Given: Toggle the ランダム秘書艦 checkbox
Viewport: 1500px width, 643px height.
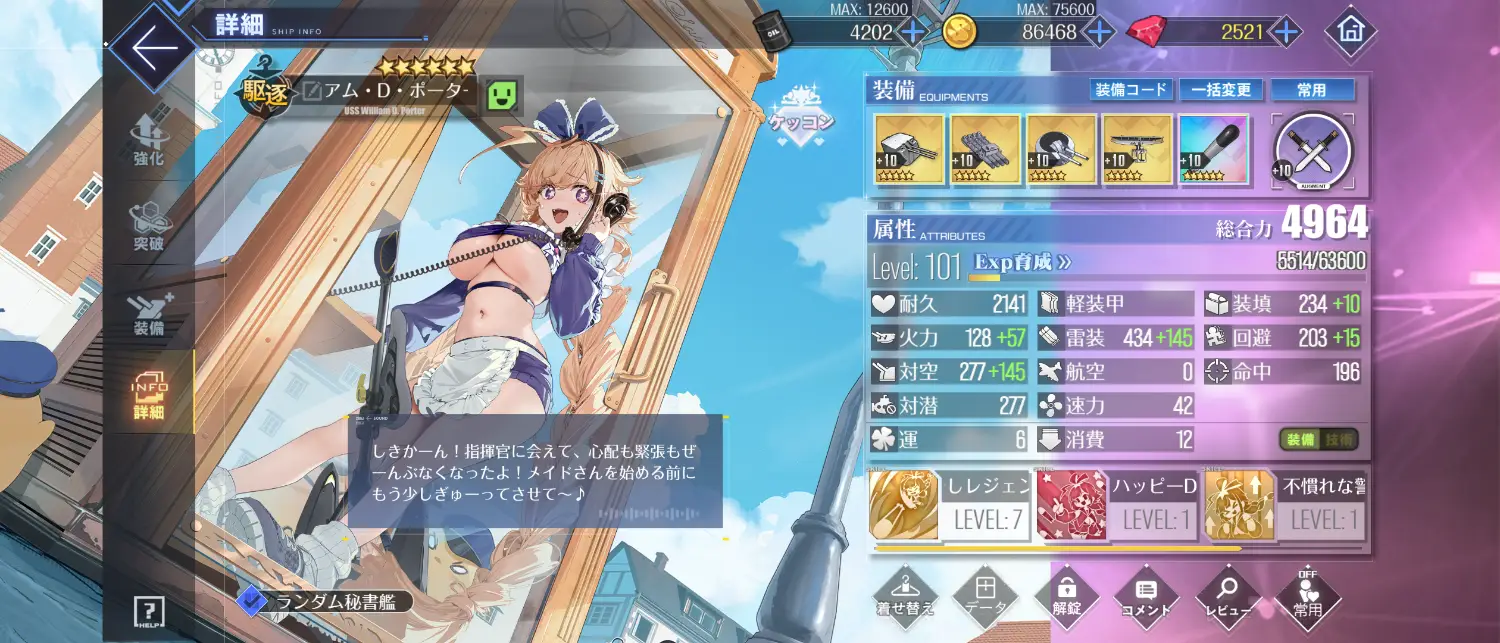Looking at the screenshot, I should (x=249, y=599).
